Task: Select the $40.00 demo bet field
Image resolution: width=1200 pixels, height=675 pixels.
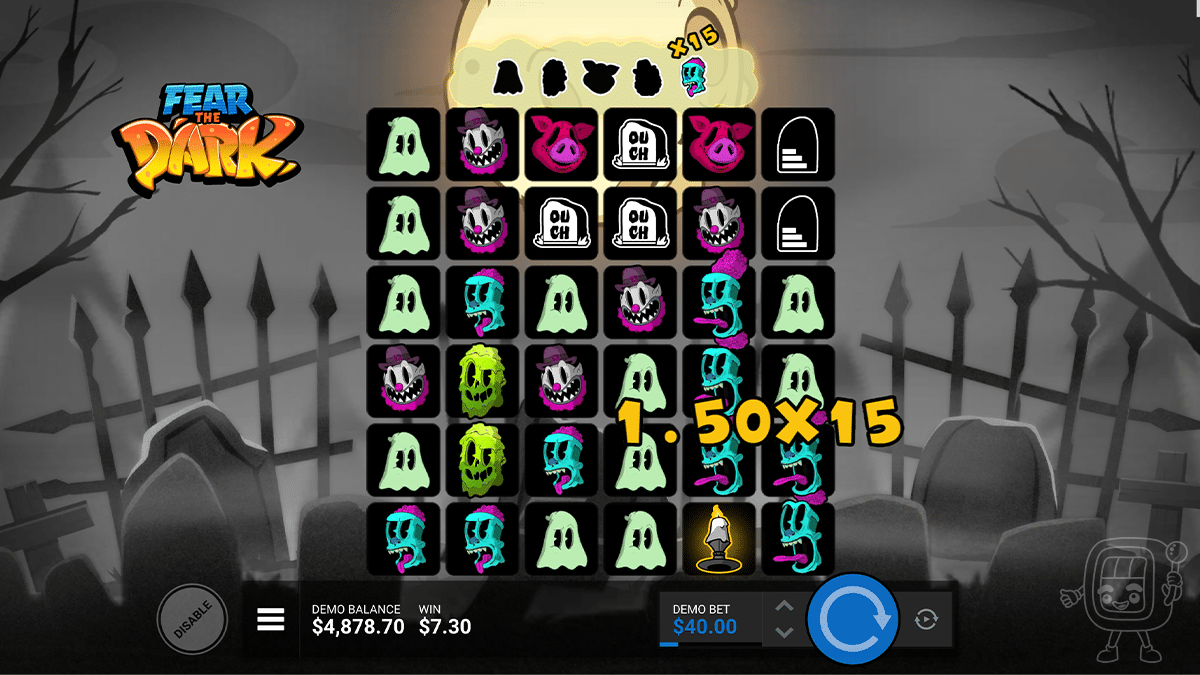Action: 708,620
